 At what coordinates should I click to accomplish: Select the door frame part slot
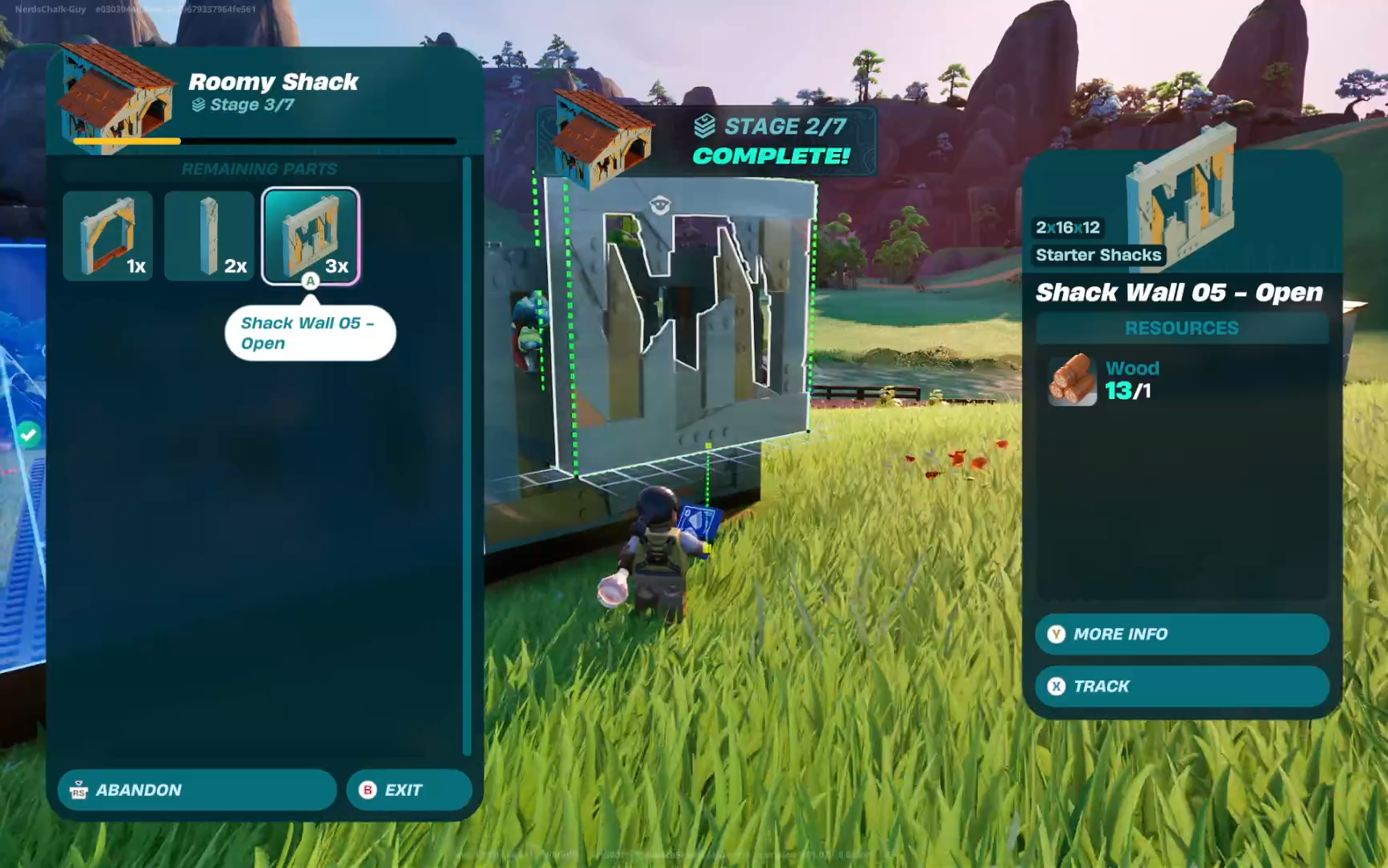click(x=108, y=236)
